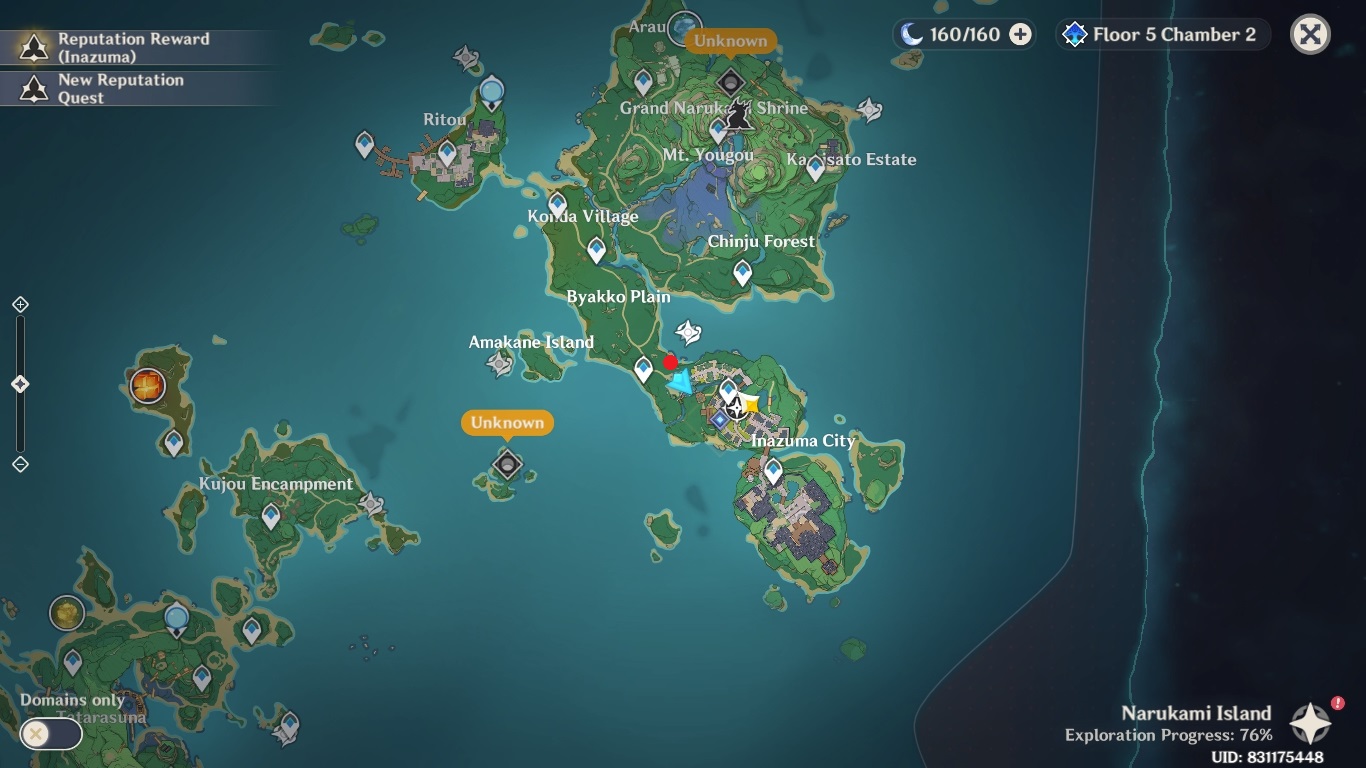Select the Unknown domain near Amakane Island
This screenshot has height=768, width=1366.
tap(508, 464)
